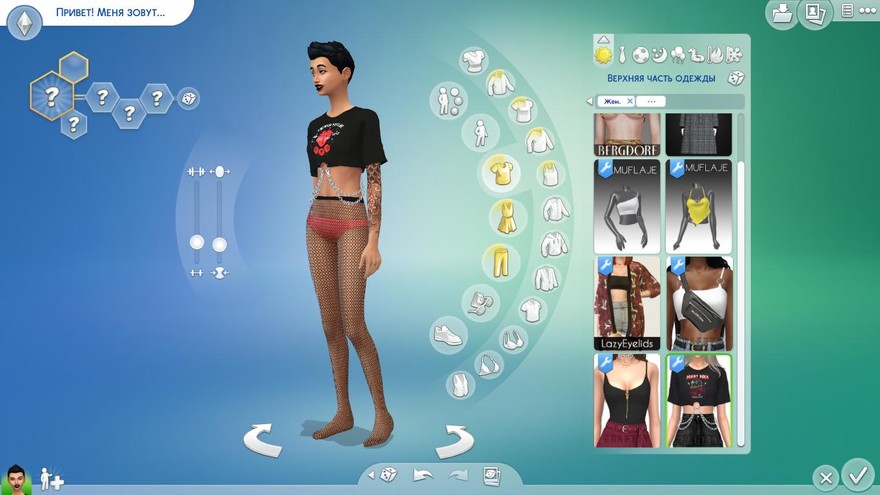Open the shoes category
880x495 pixels.
448,334
